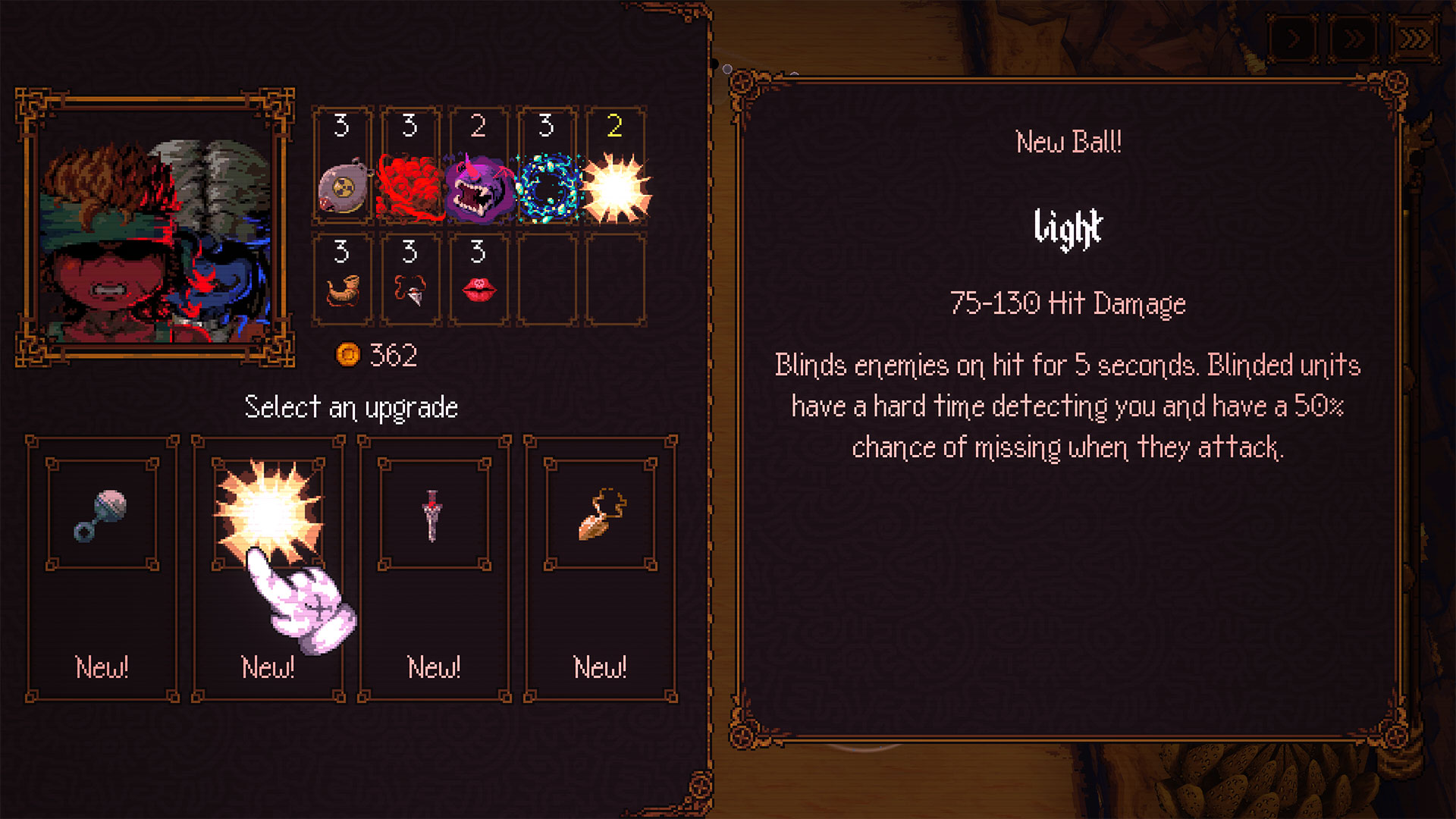This screenshot has width=1456, height=819.
Task: Click the red lips passive slot
Action: point(479,281)
